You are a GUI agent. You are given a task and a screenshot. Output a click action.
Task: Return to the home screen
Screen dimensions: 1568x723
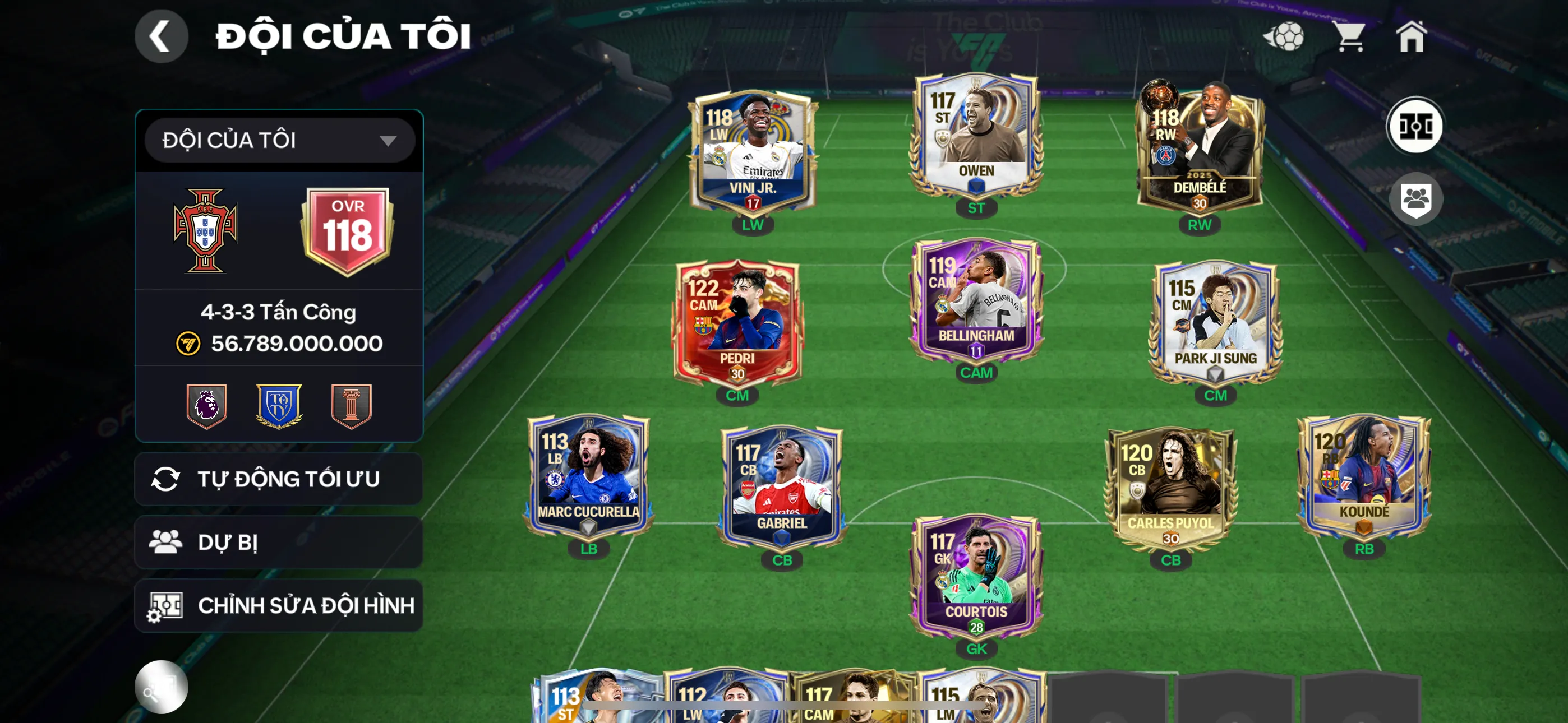[1411, 36]
